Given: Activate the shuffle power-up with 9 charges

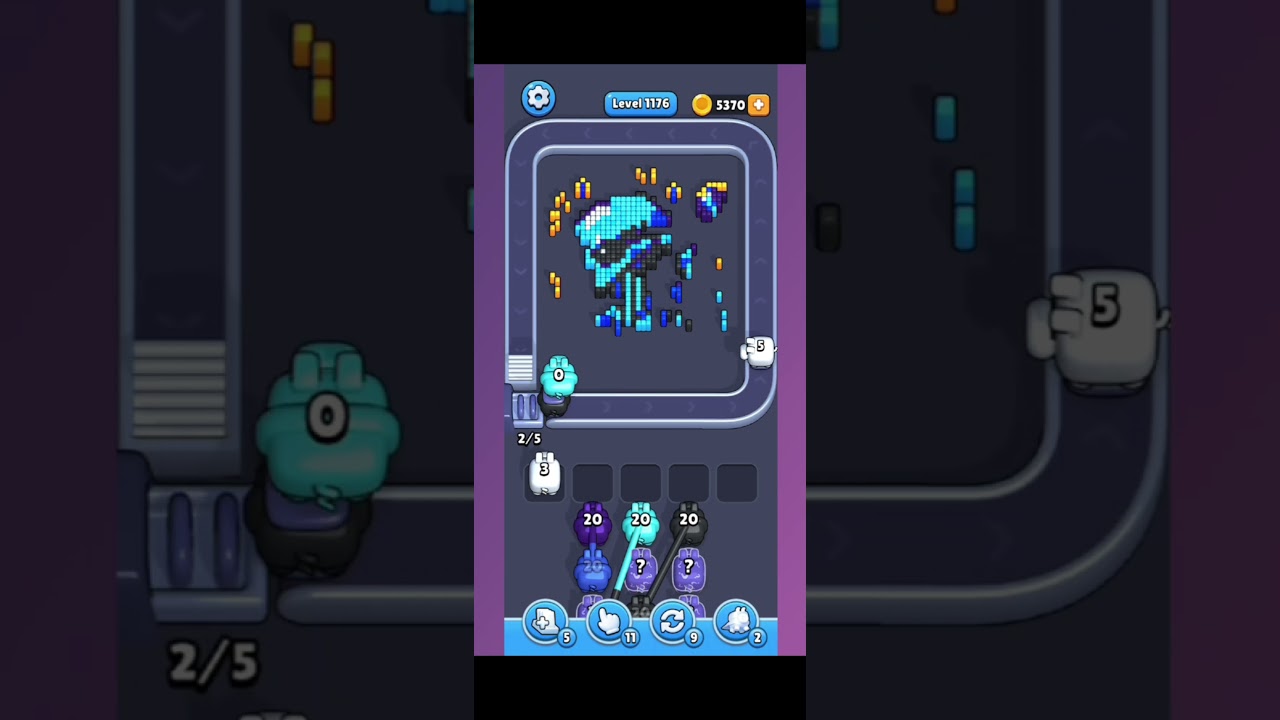Looking at the screenshot, I should point(674,622).
